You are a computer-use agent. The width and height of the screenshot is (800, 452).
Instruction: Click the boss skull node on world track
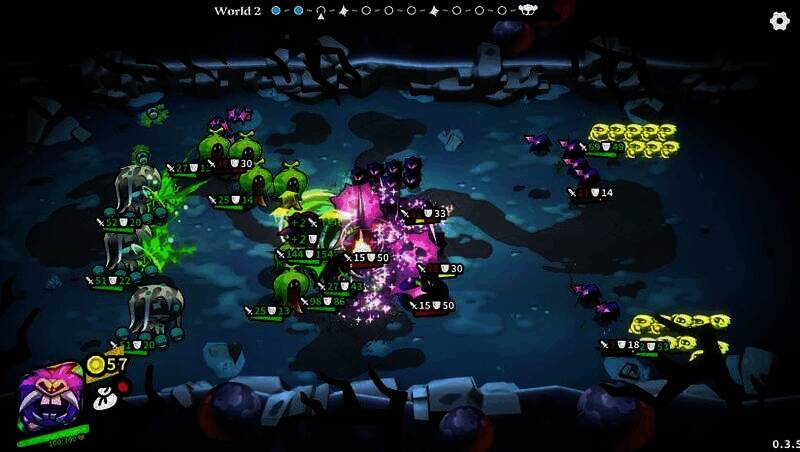tap(528, 11)
